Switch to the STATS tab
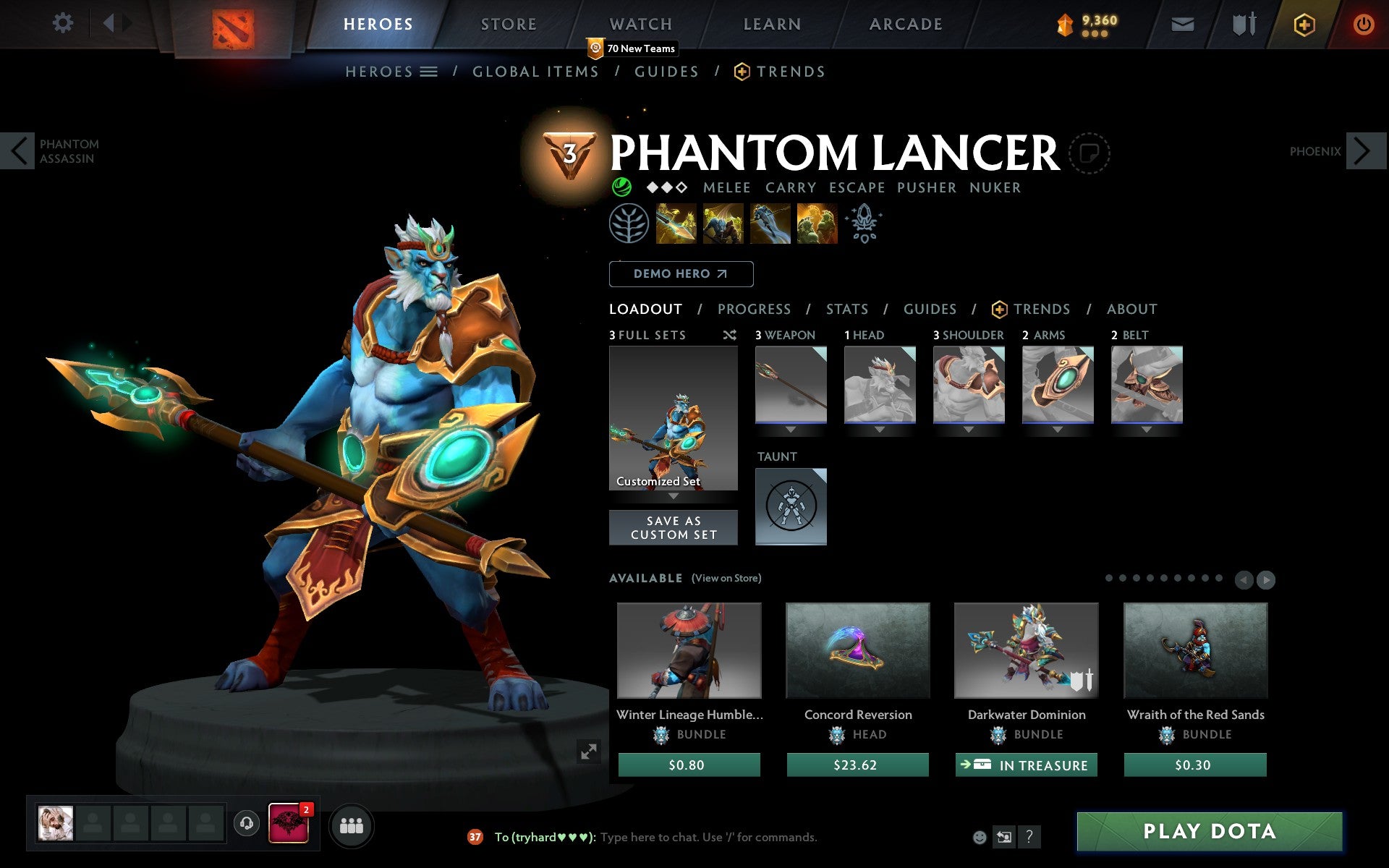 pos(846,309)
